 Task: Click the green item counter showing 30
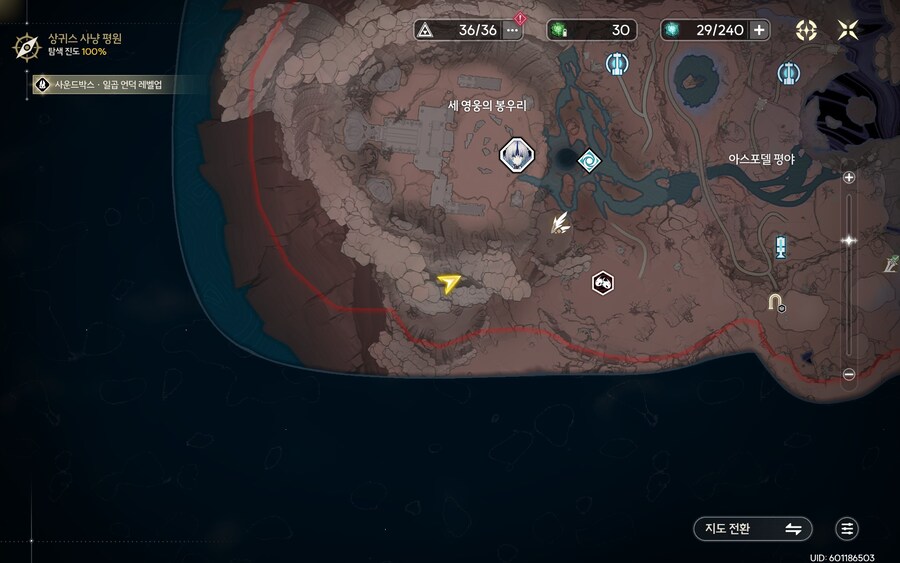point(592,30)
